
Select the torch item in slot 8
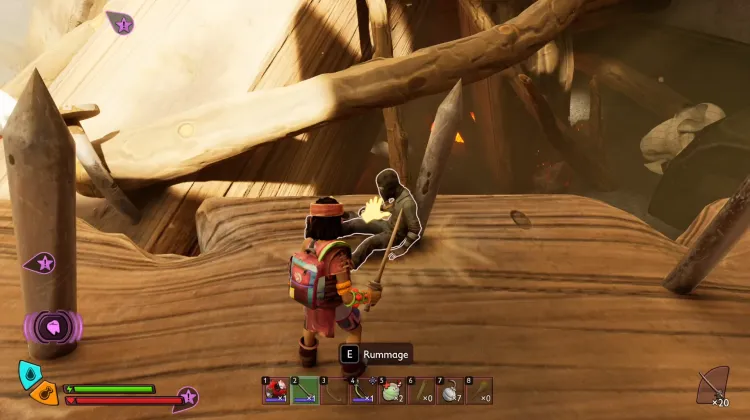[478, 391]
